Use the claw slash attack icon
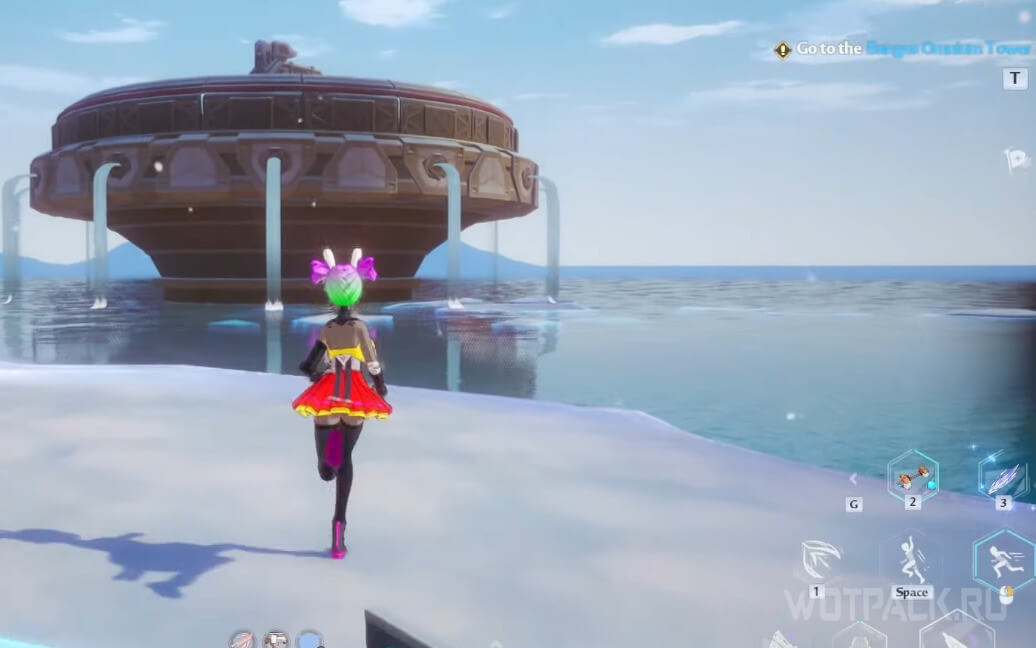 pos(818,560)
